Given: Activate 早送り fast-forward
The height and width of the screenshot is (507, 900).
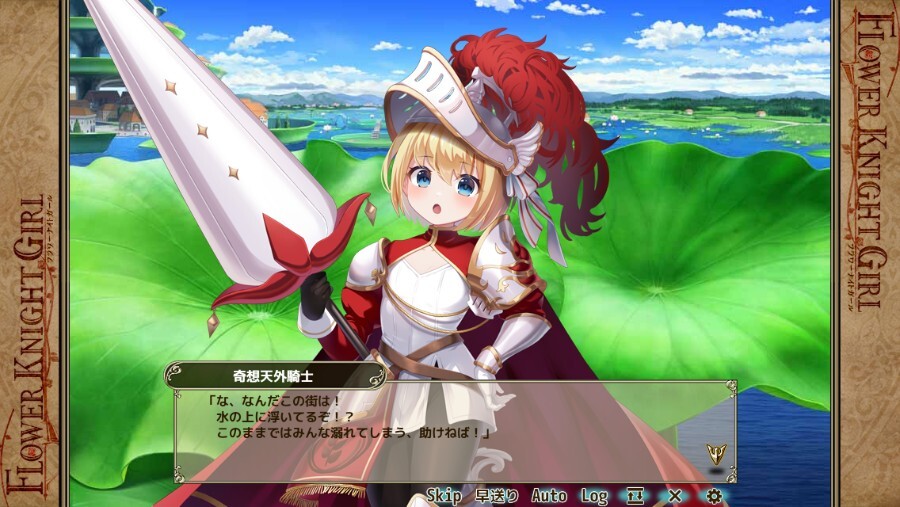Looking at the screenshot, I should (497, 496).
